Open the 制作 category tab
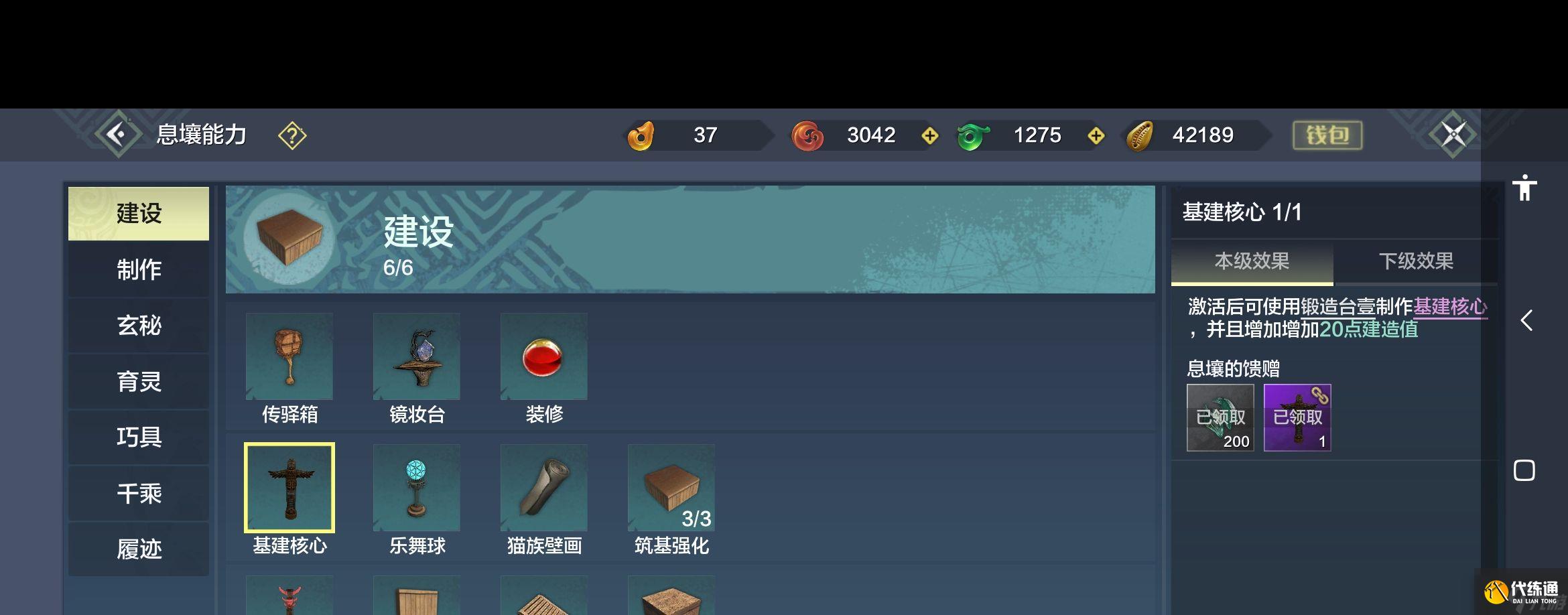This screenshot has width=1568, height=615. (x=138, y=269)
